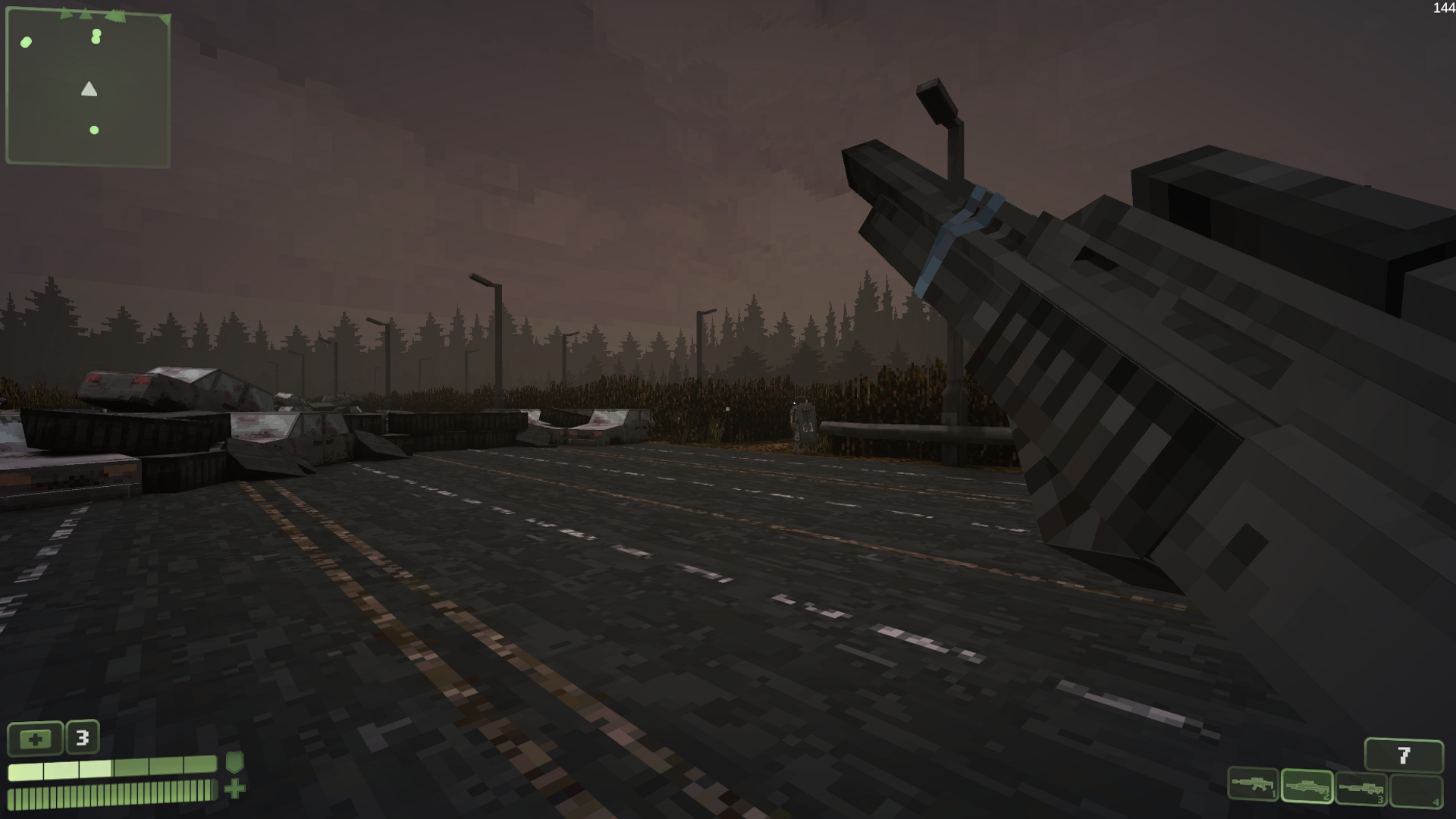Click the player triangle marker on the minimap
The height and width of the screenshot is (819, 1456).
click(89, 89)
